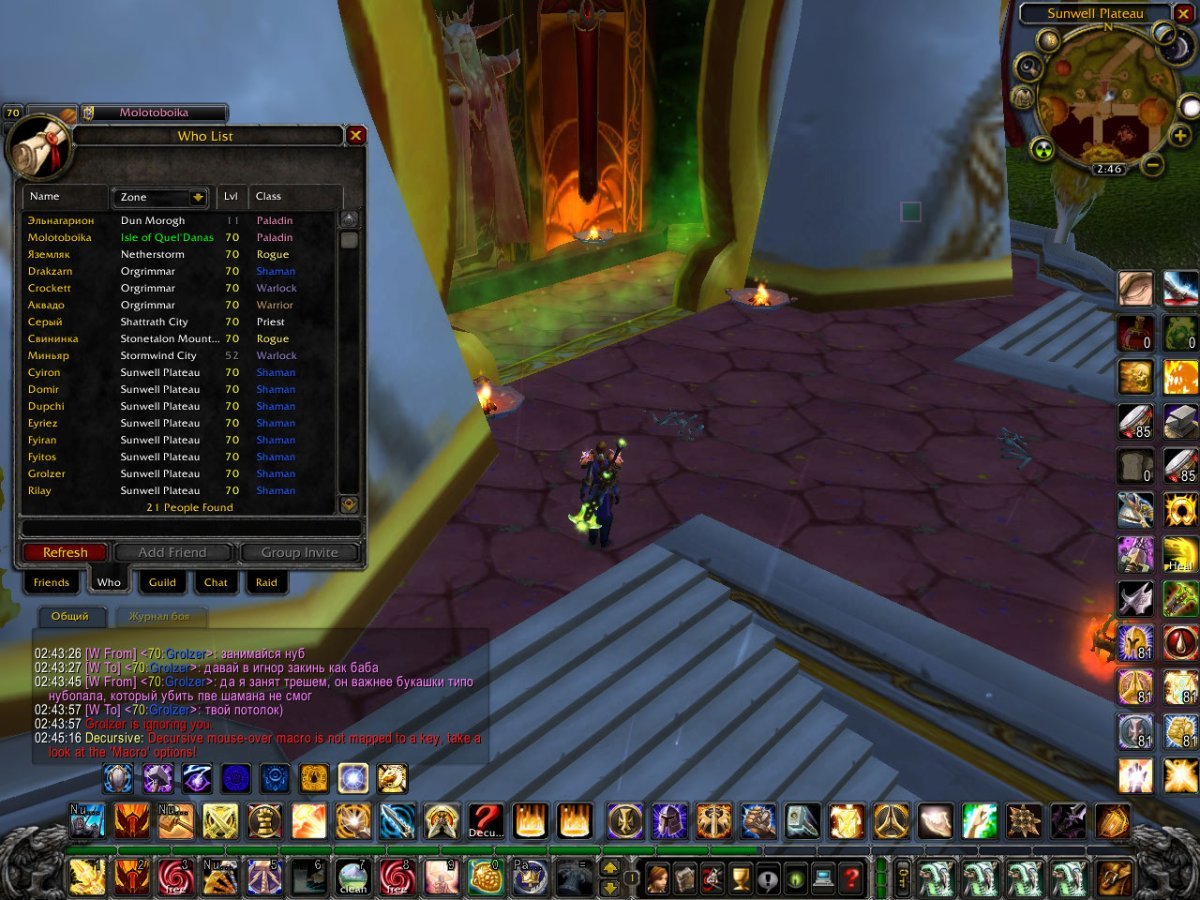Image resolution: width=1200 pixels, height=900 pixels.
Task: Switch to the Общий chat tab
Action: pos(70,616)
